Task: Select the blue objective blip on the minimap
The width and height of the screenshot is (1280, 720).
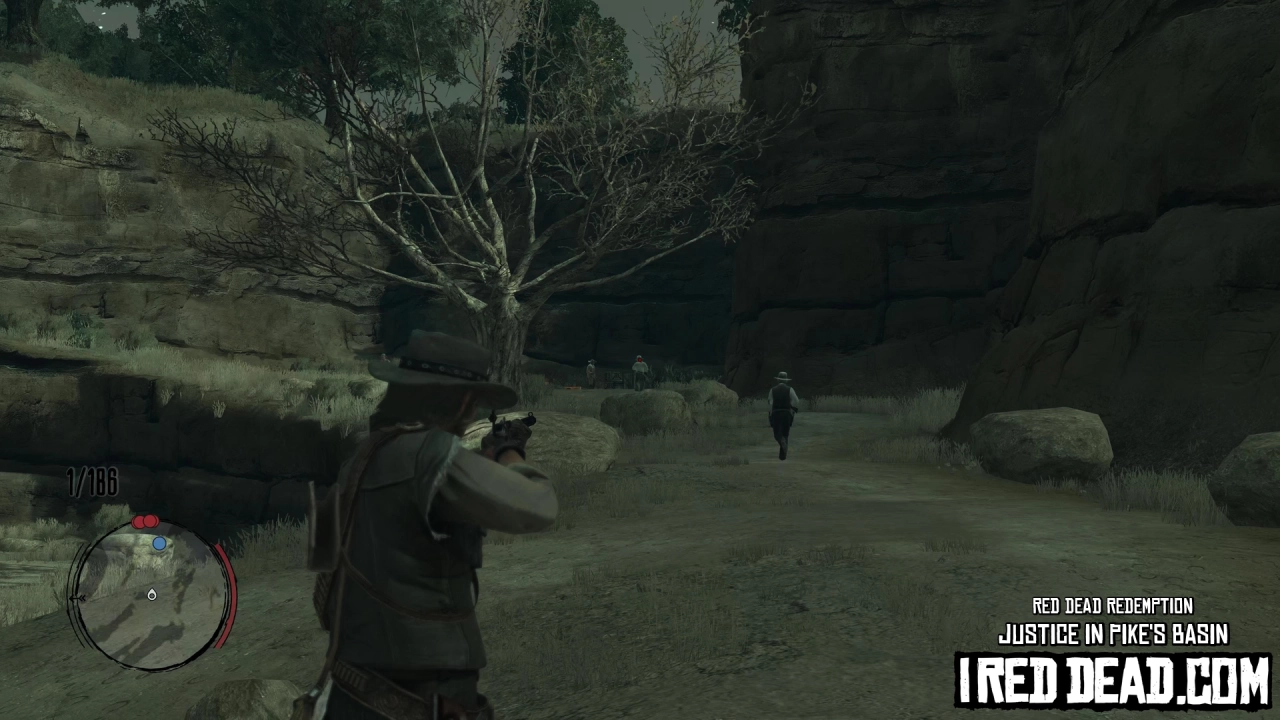Action: pyautogui.click(x=159, y=543)
